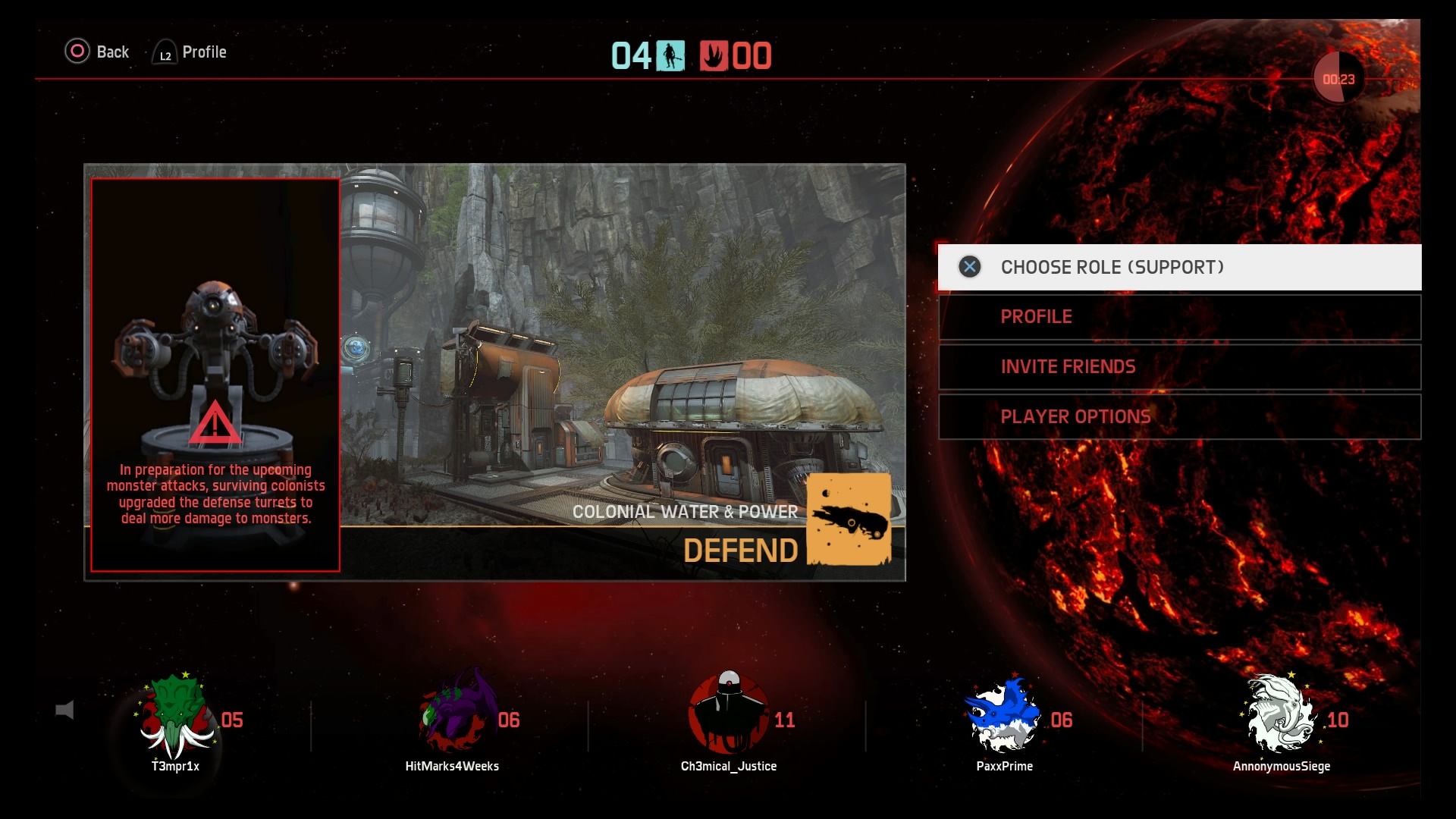Choose AnnonymousSiege player entry

(1282, 717)
